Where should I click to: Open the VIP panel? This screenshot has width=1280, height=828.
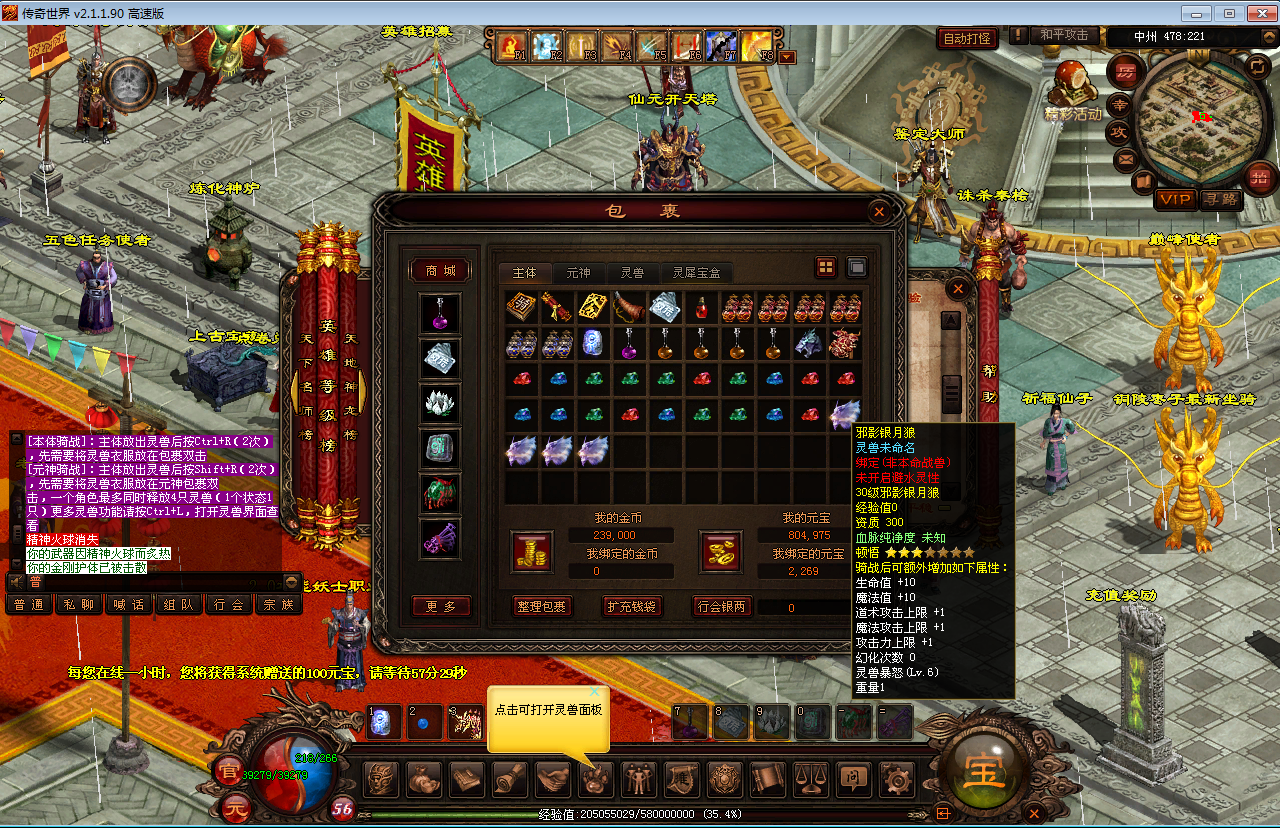point(1175,199)
